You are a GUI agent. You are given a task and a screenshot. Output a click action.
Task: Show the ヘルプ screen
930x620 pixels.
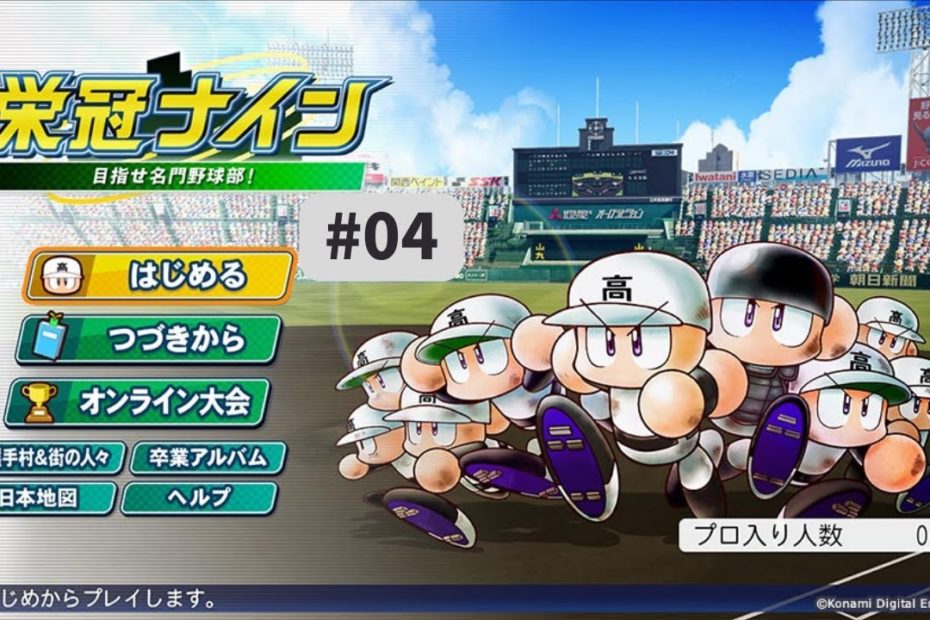(x=199, y=497)
